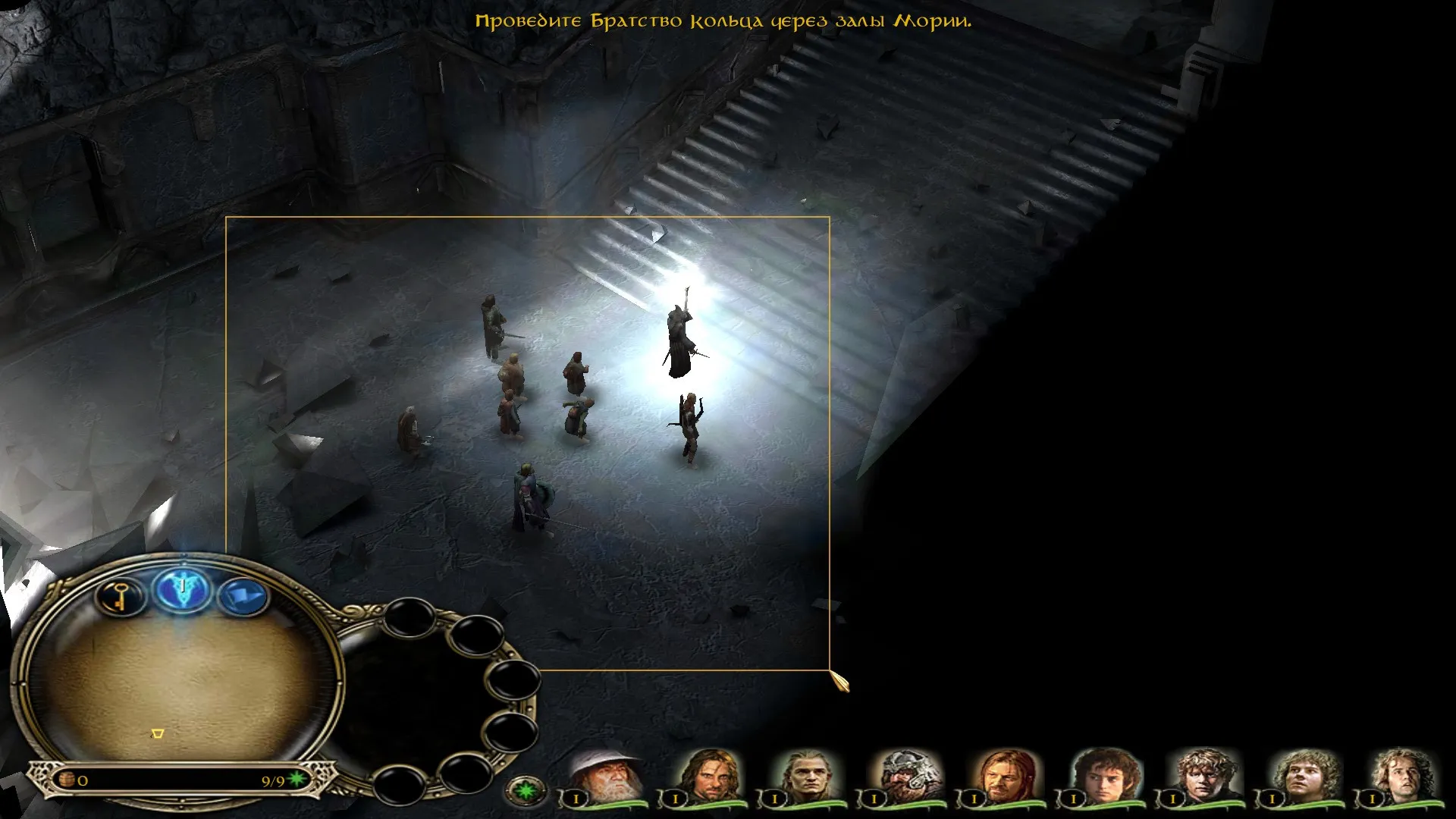Open the golden key options button

pyautogui.click(x=121, y=596)
